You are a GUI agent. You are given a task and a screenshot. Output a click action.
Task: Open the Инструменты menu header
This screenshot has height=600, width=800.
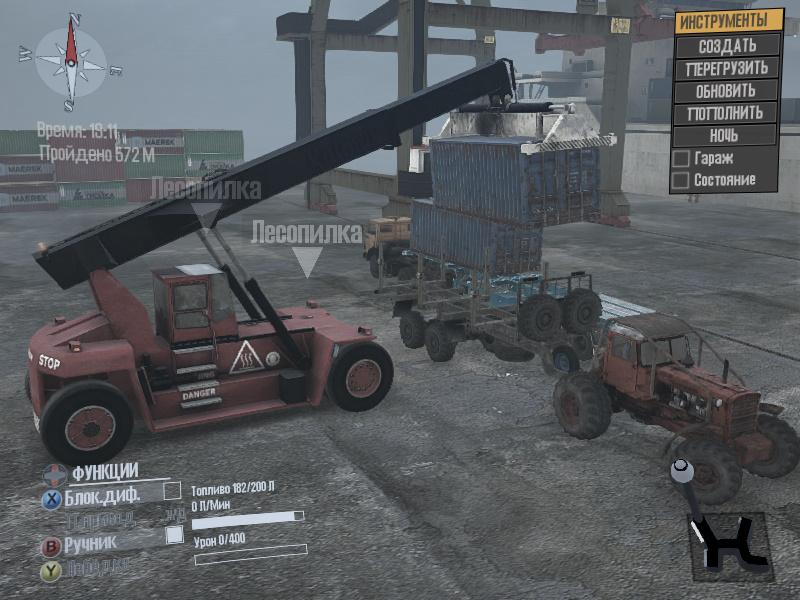click(x=727, y=20)
